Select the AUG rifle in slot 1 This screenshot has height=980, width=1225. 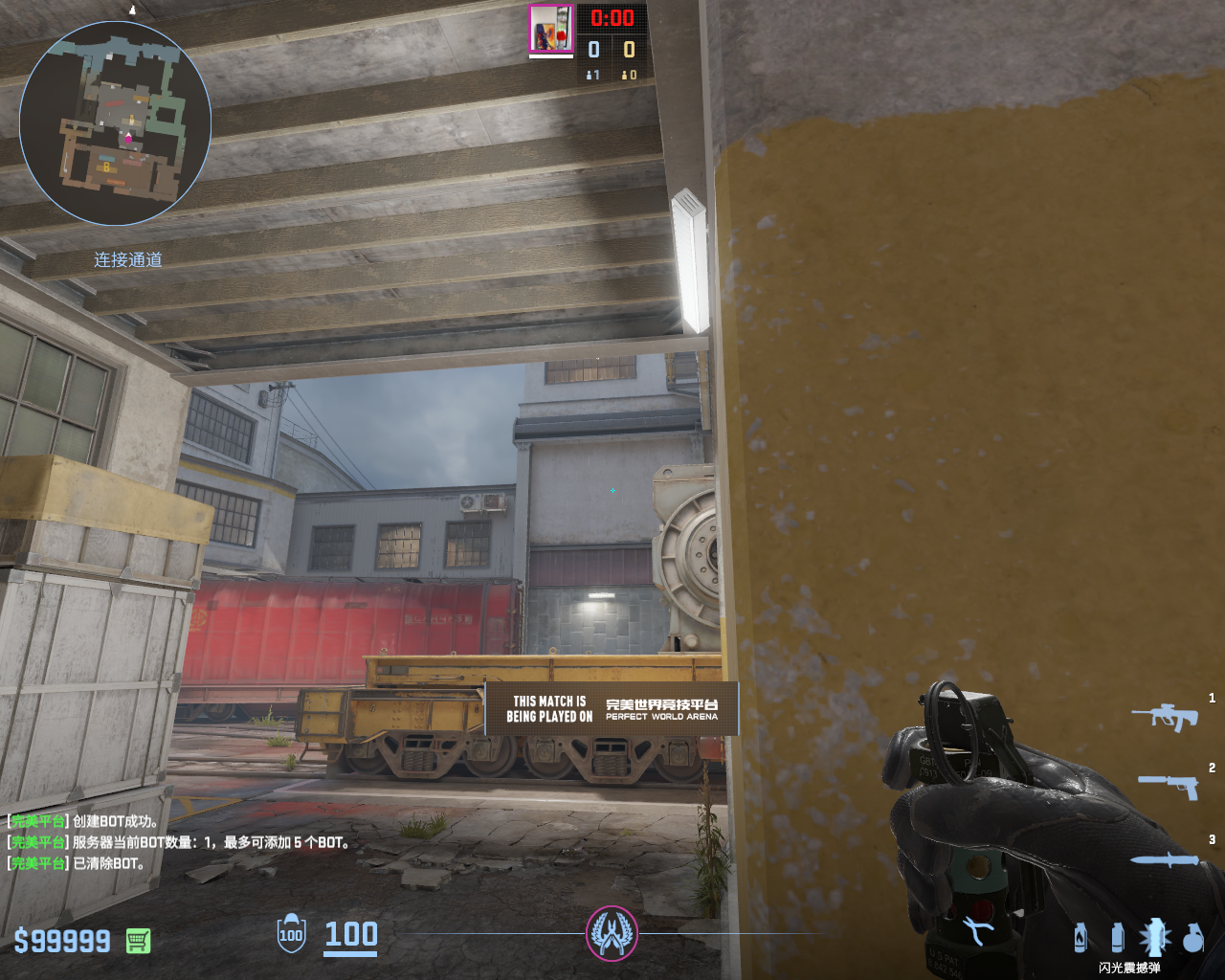1165,716
